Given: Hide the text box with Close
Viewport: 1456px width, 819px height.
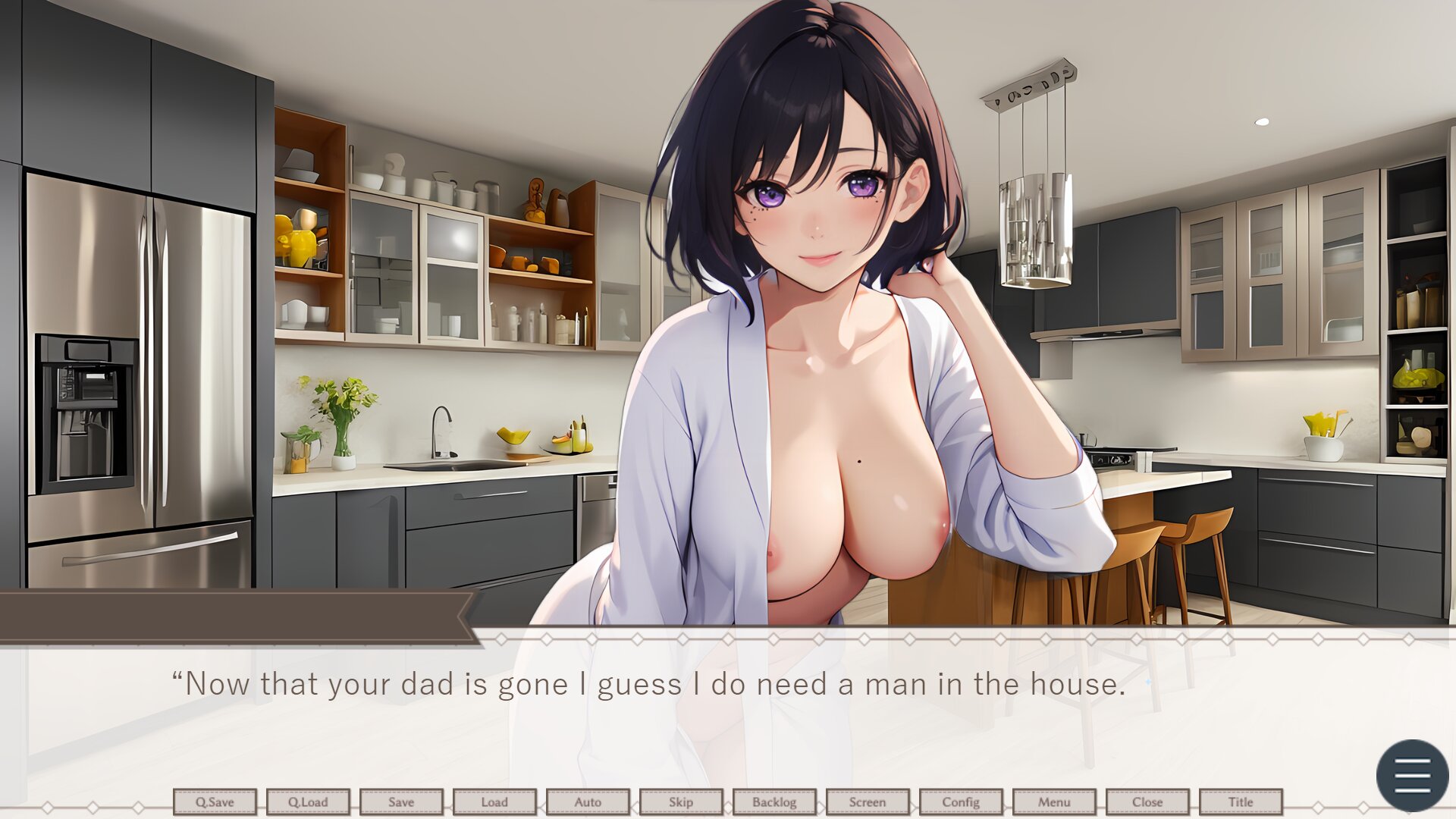Looking at the screenshot, I should point(1147,802).
